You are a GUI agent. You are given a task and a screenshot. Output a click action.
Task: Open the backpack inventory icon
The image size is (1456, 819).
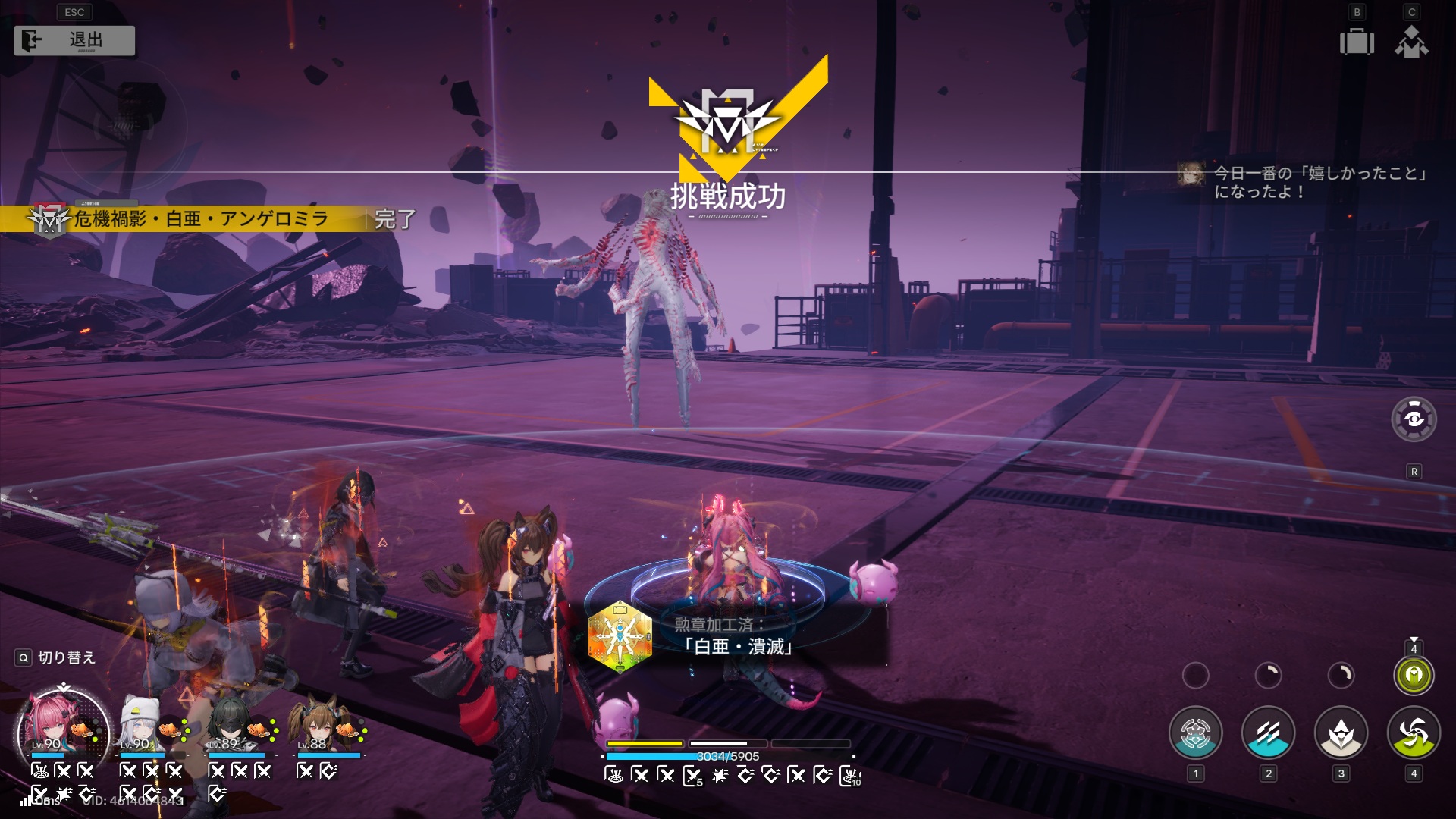1357,42
